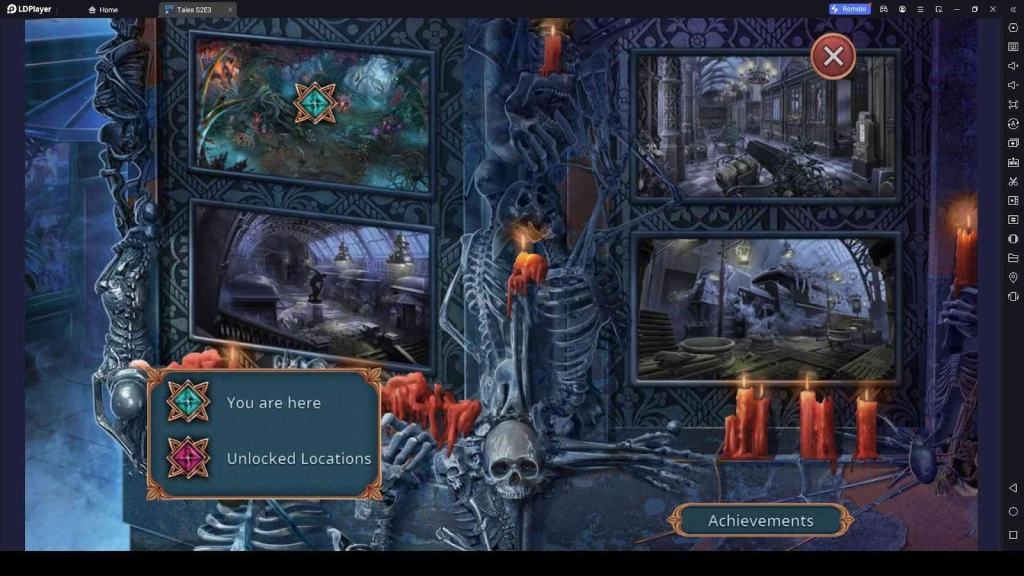1024x576 pixels.
Task: Travel to the library hall location
Action: click(765, 125)
